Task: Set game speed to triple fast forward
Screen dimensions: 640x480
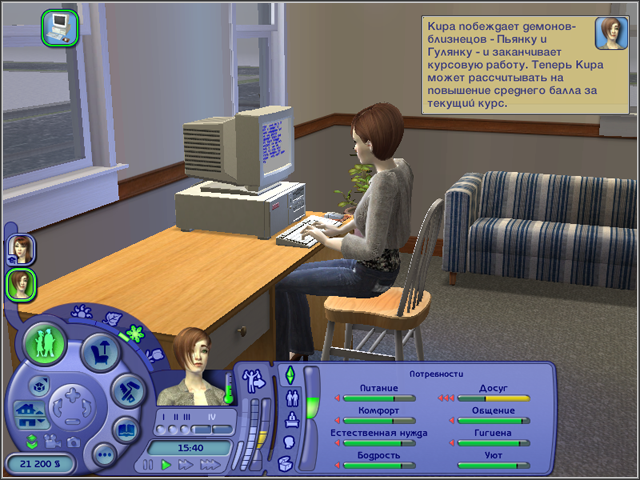Action: 211,465
